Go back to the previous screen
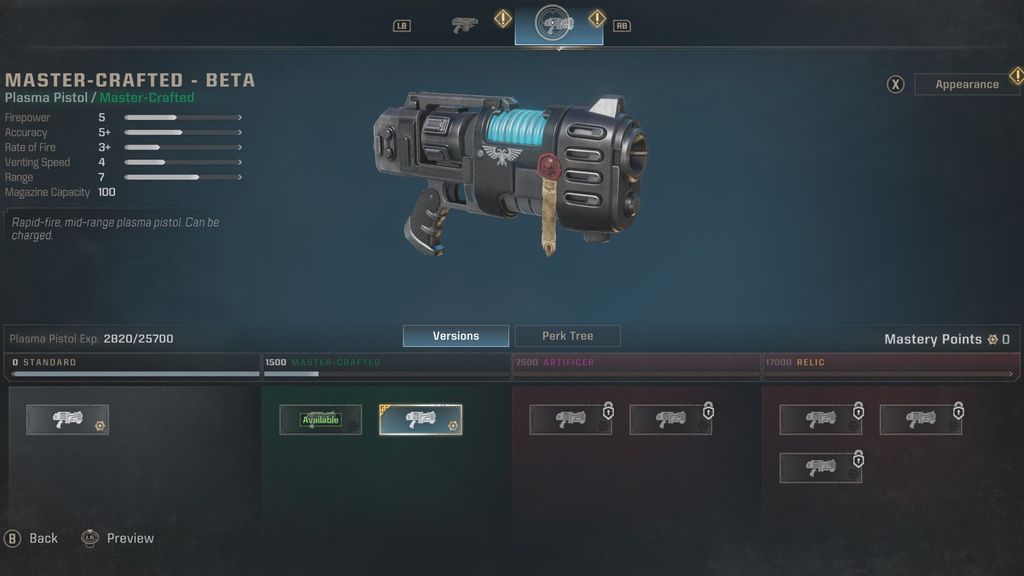Screen dimensions: 1024x576 coord(31,538)
